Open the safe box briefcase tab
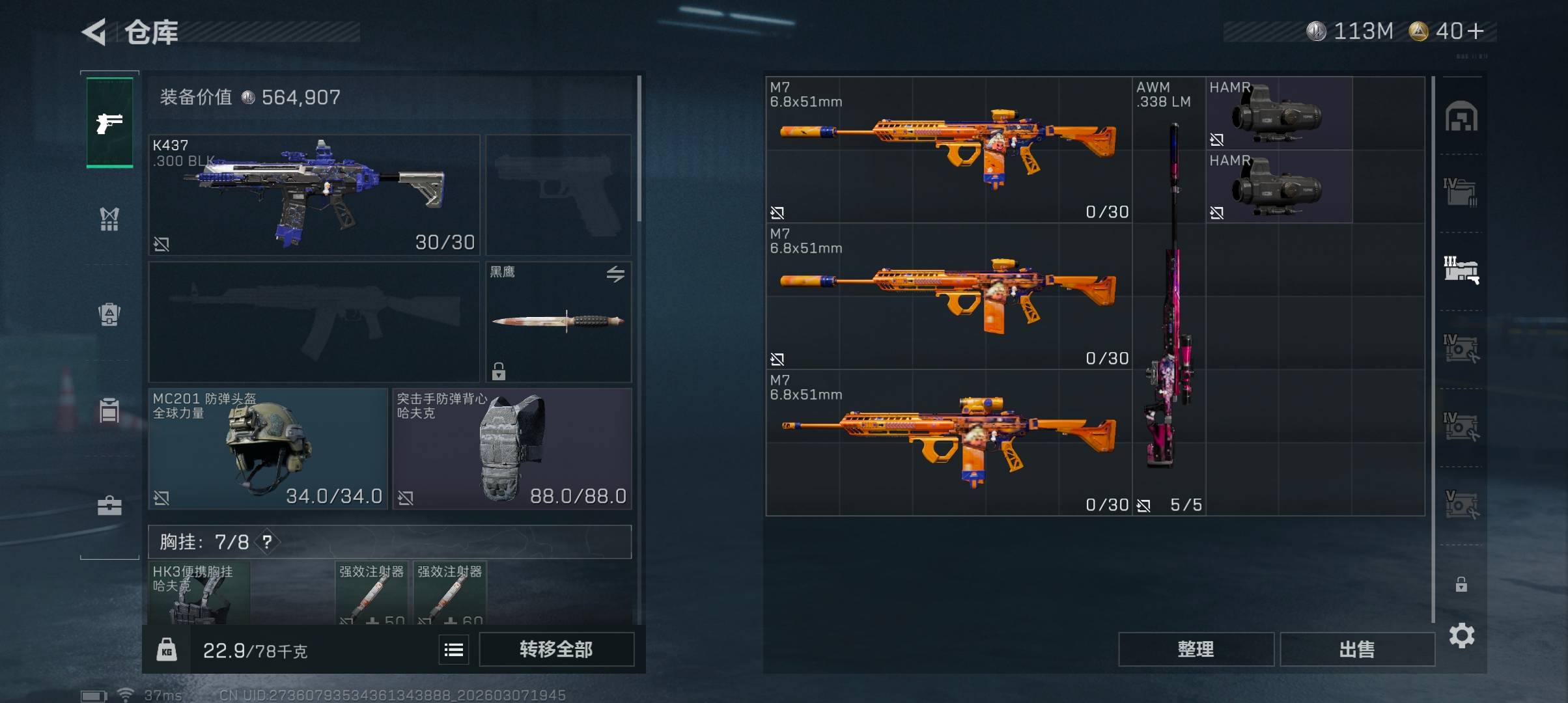 click(109, 506)
